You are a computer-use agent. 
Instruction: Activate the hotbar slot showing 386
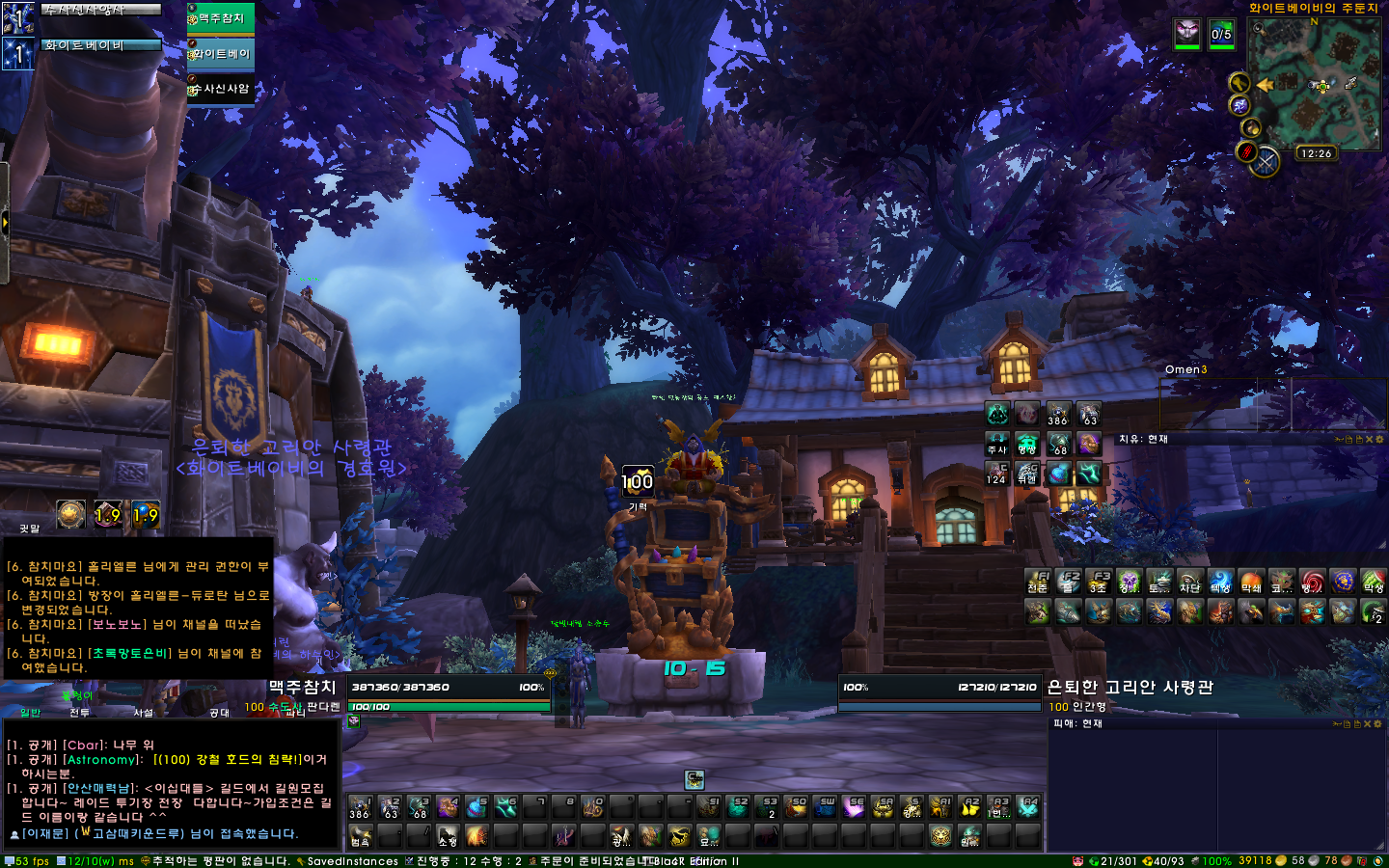pos(359,807)
